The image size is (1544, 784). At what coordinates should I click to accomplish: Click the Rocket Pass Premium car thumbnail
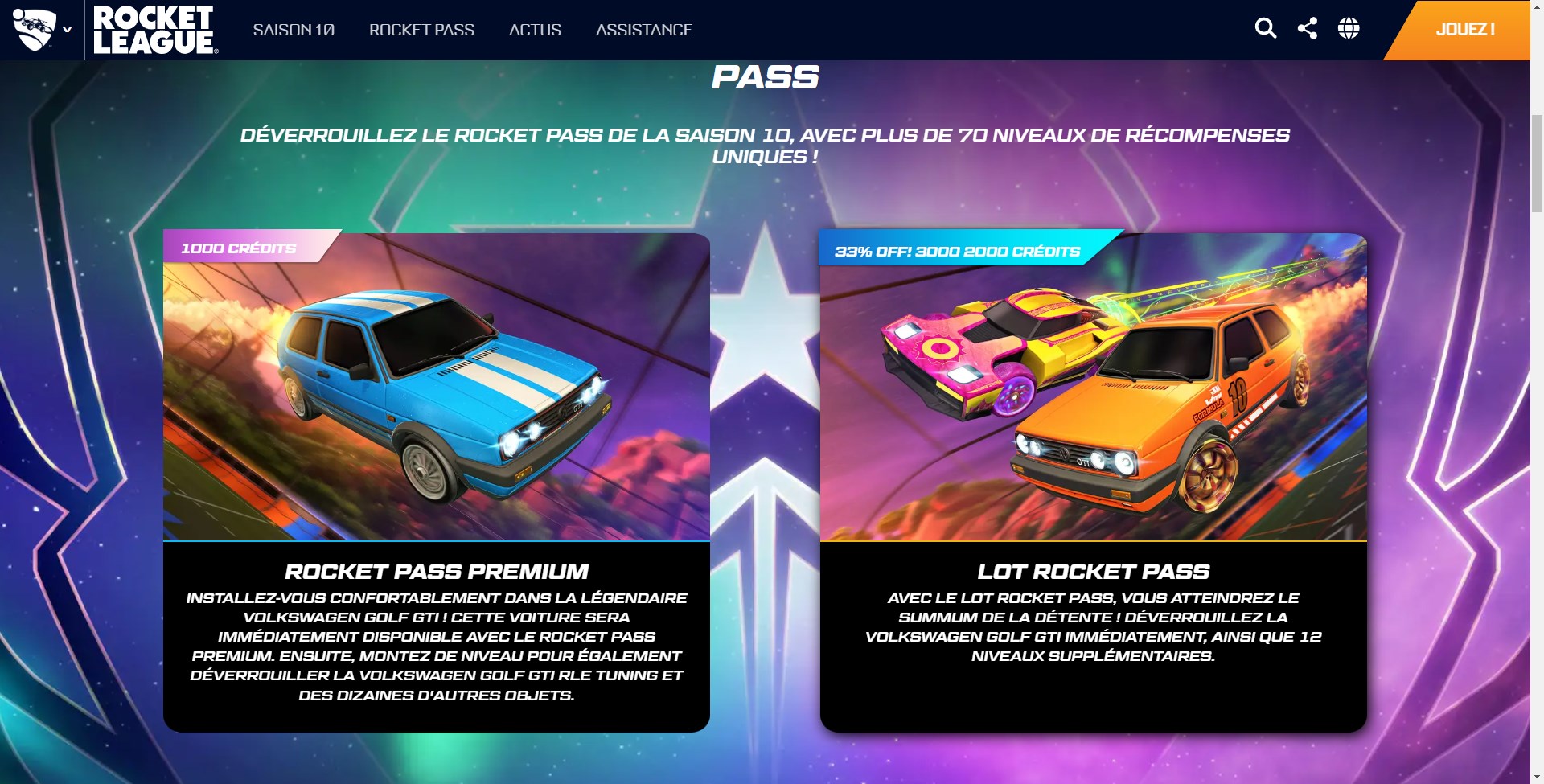point(438,386)
